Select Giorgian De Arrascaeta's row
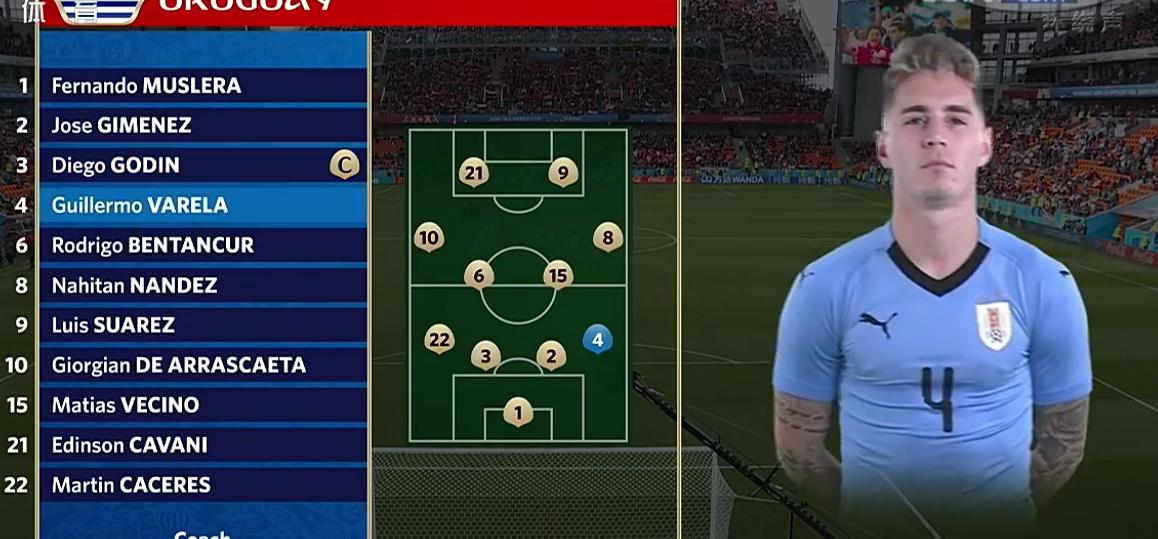1158x539 pixels. point(179,366)
